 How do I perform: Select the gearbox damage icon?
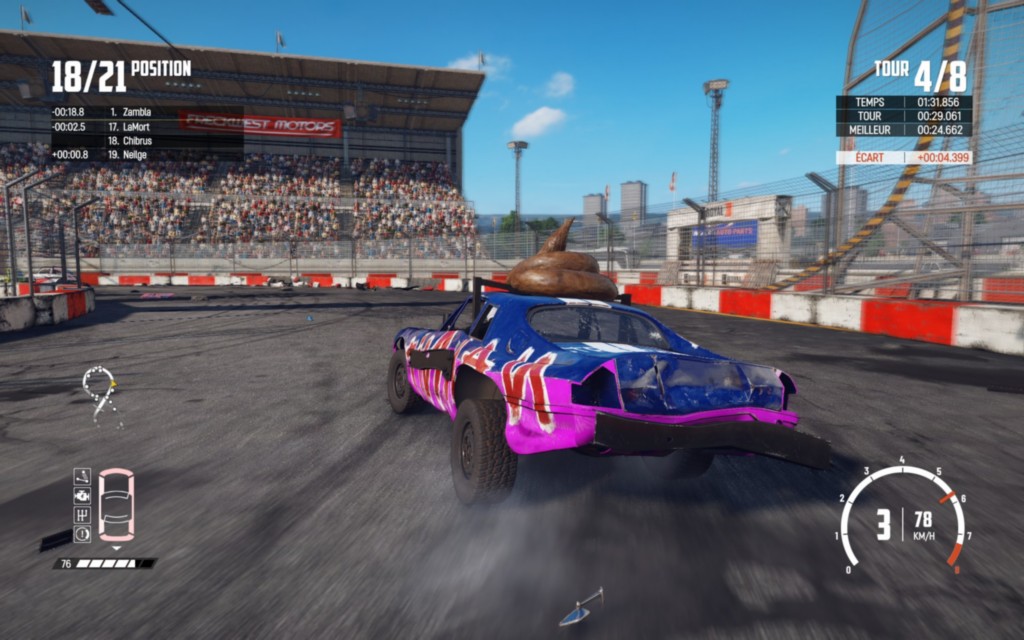click(82, 514)
